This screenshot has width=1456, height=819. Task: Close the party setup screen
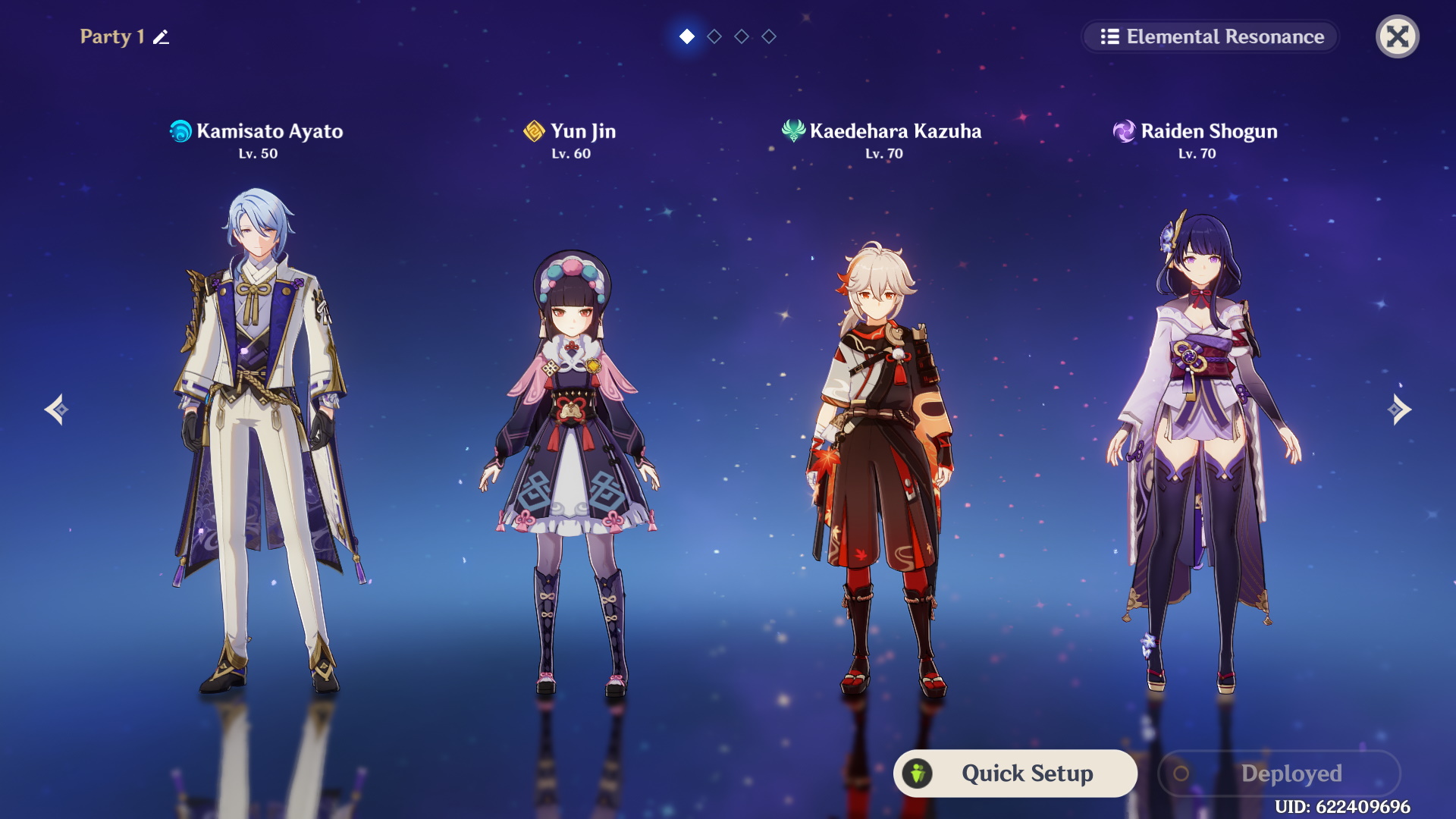[1397, 36]
